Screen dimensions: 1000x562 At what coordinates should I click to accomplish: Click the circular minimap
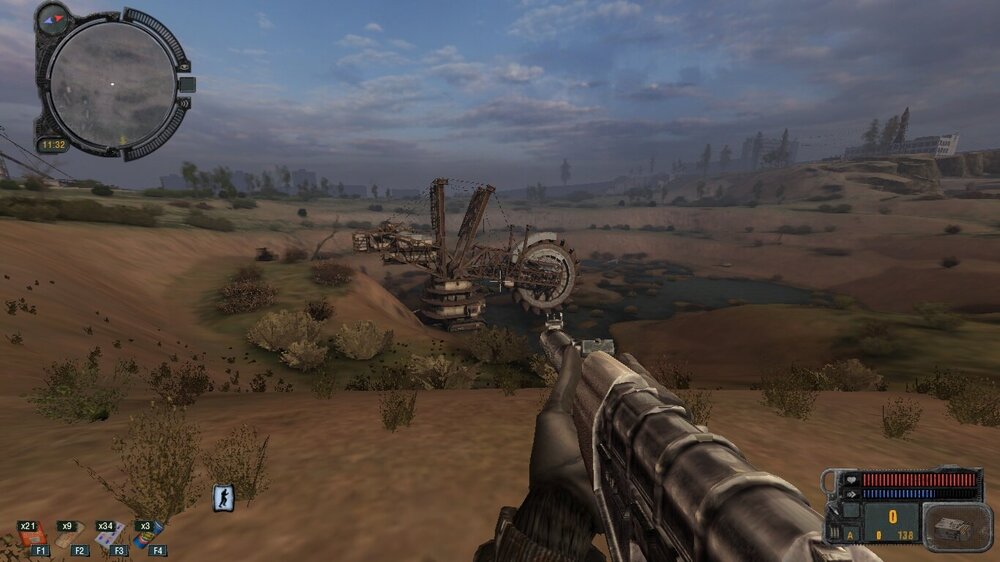click(112, 83)
